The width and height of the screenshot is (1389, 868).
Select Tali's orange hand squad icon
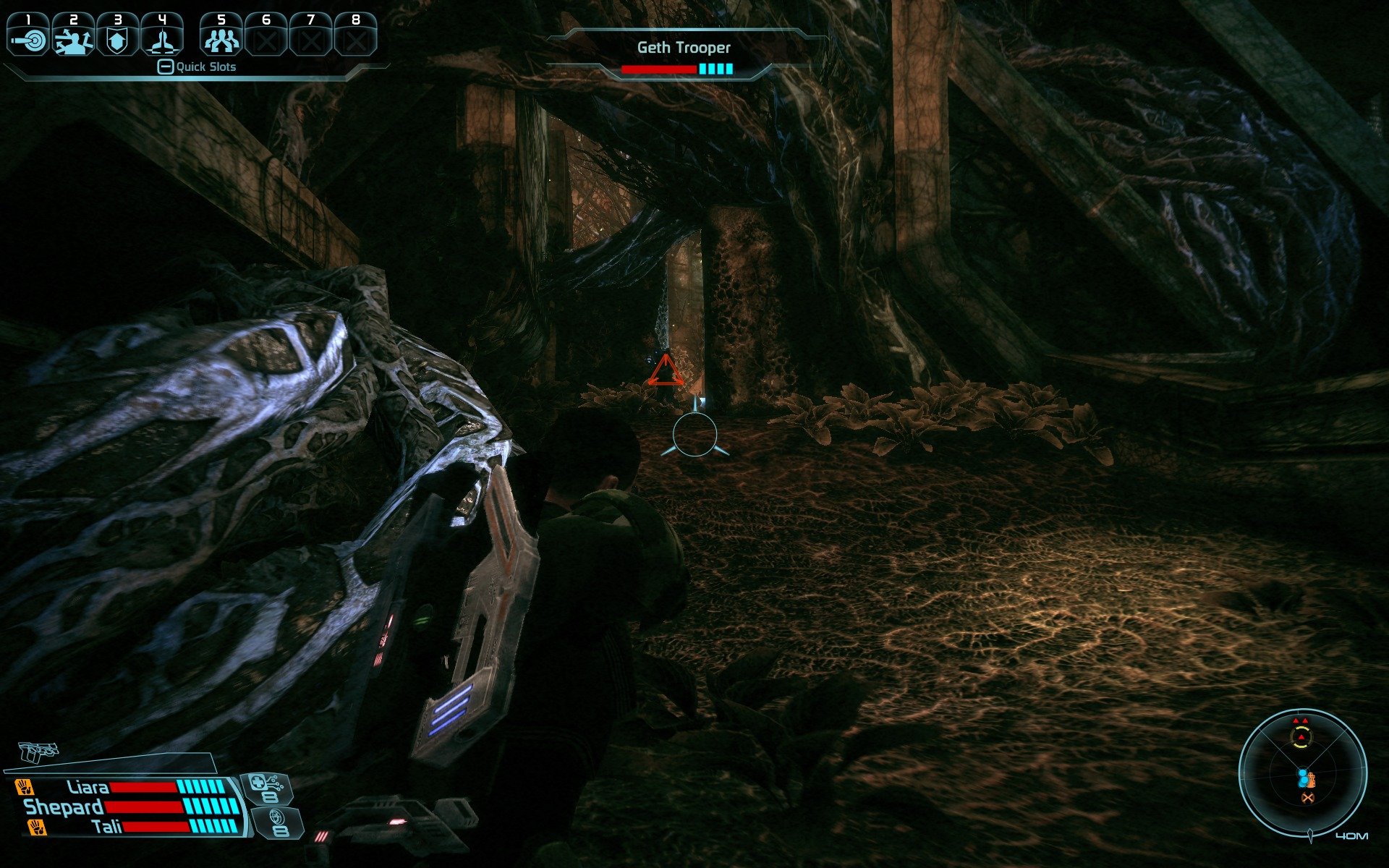36,827
